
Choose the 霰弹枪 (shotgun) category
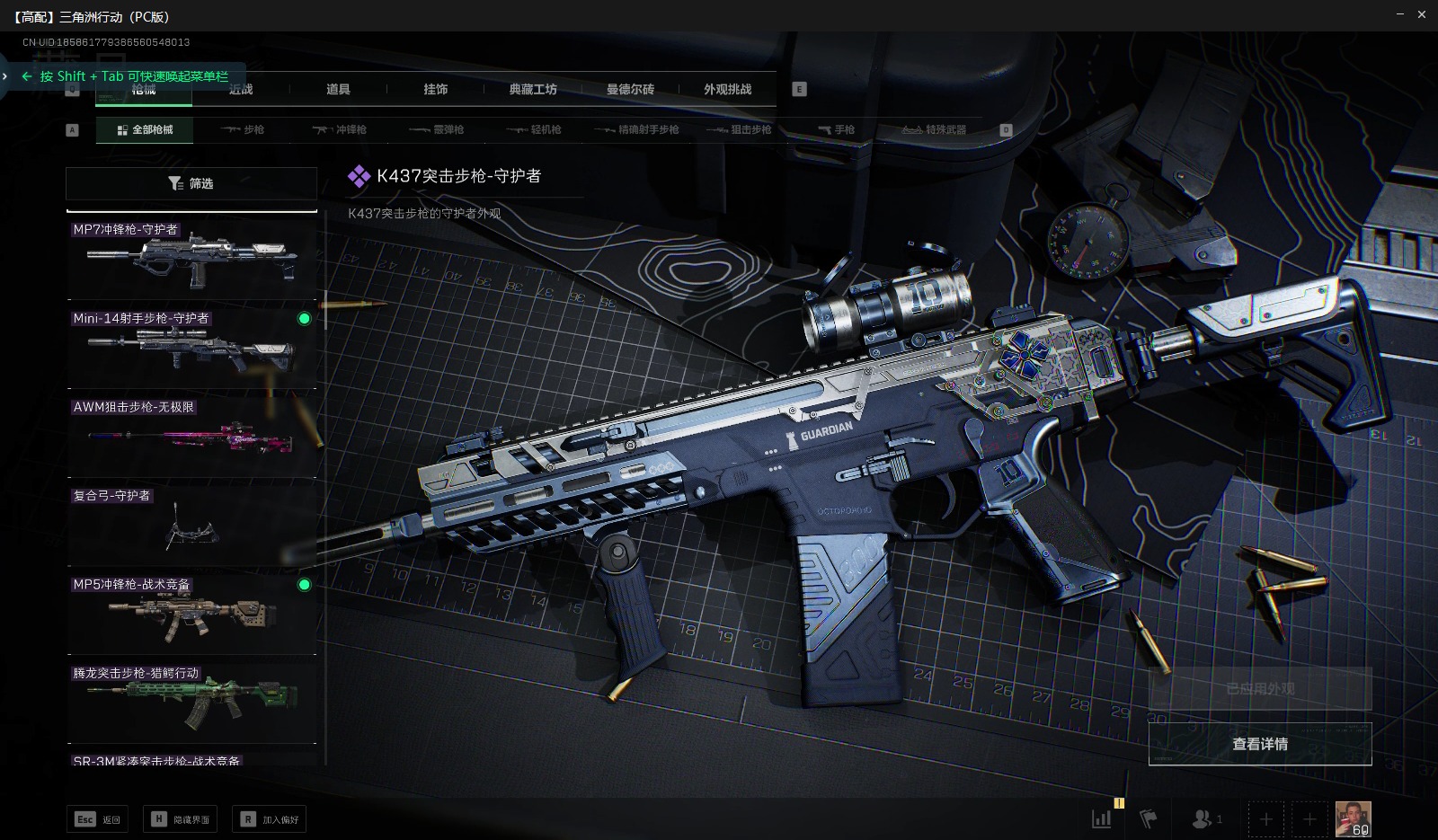437,129
